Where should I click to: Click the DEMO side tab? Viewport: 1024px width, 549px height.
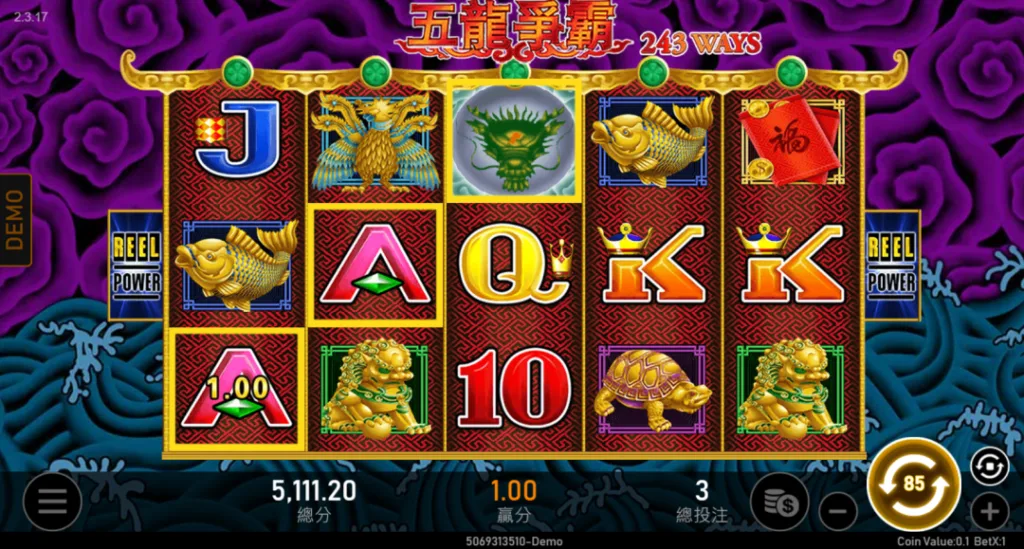coord(15,220)
